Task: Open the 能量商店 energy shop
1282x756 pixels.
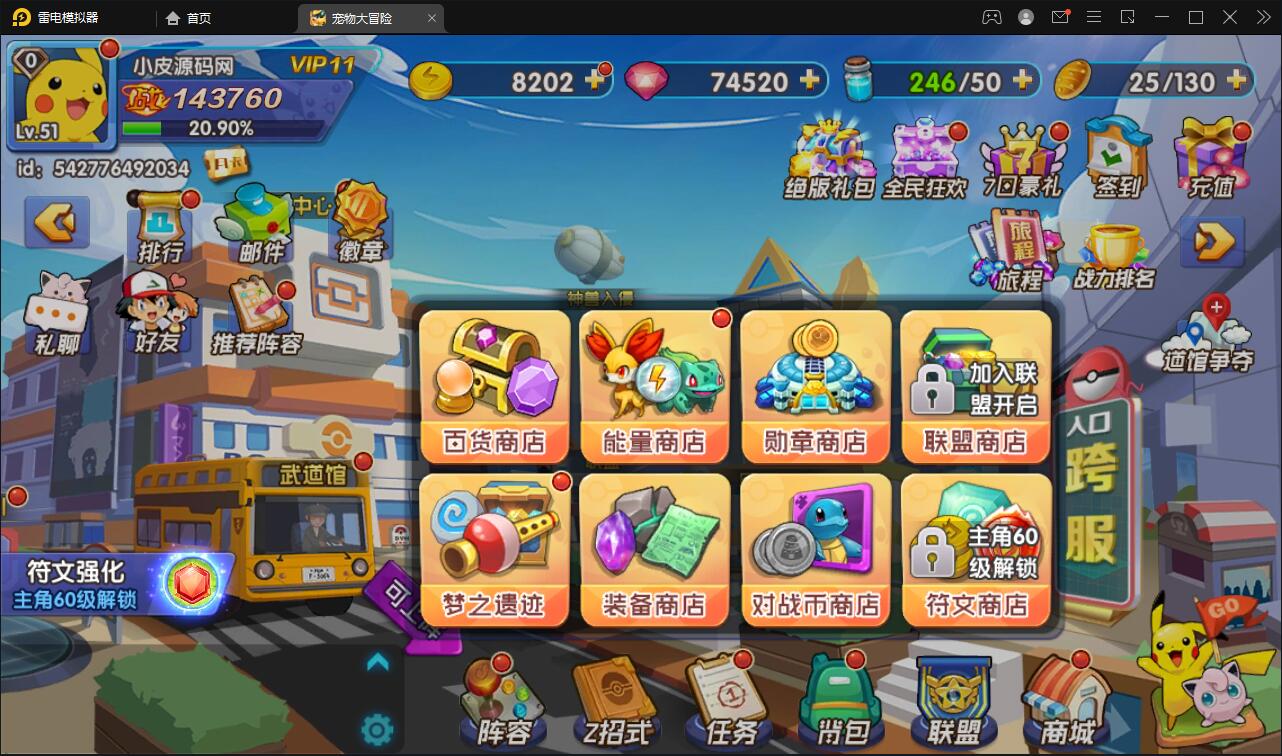Action: [x=654, y=385]
